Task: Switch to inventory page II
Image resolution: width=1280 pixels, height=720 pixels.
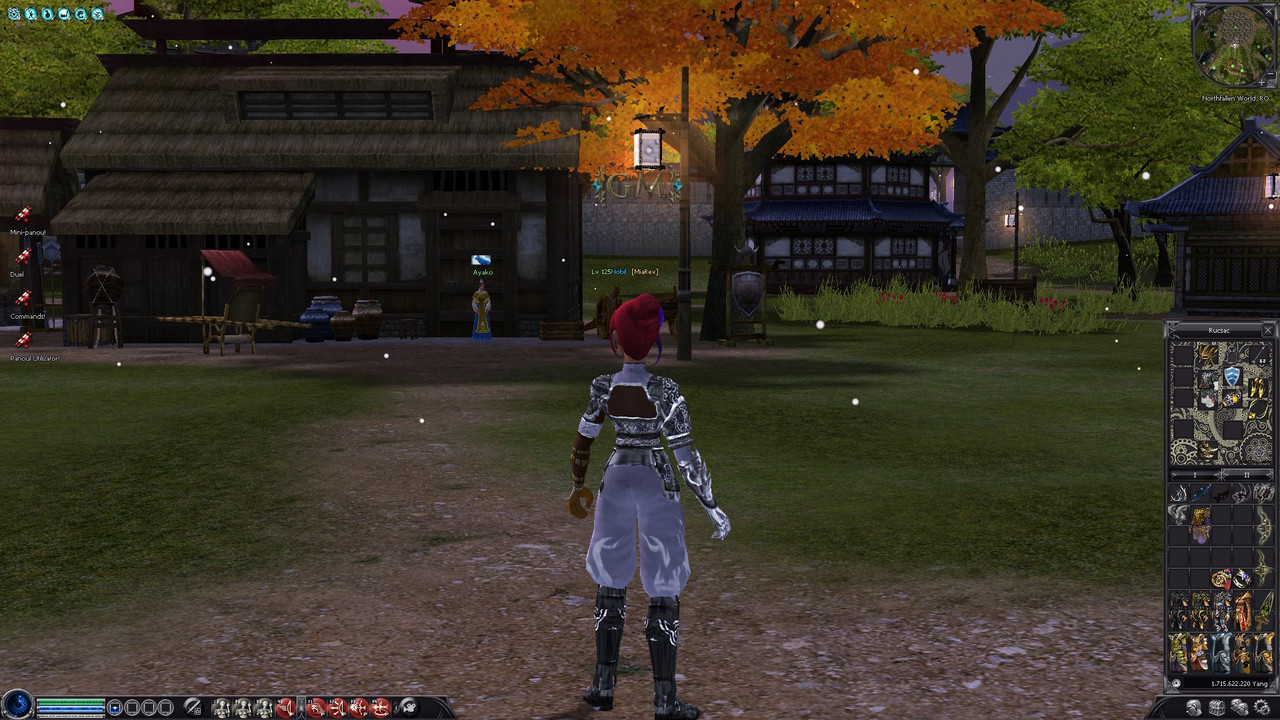Action: coord(1246,475)
